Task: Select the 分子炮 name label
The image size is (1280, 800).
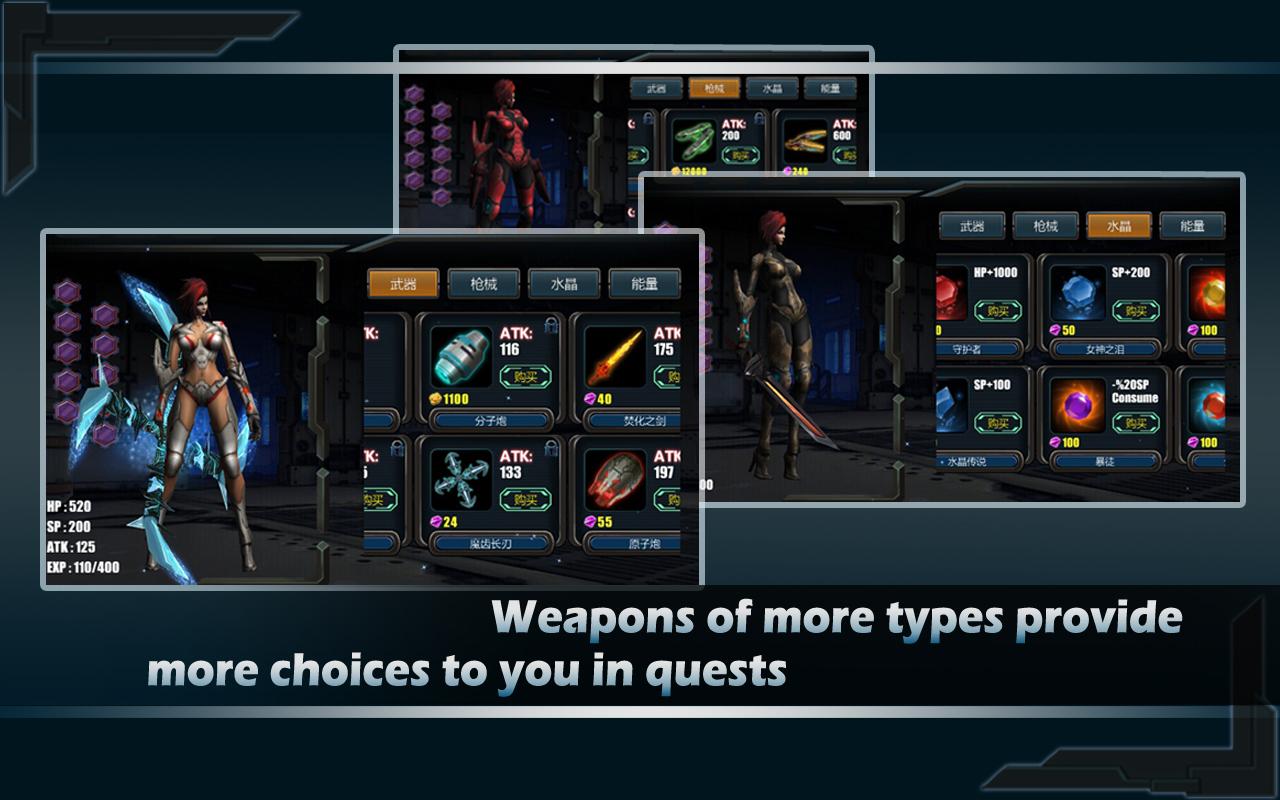Action: pos(491,421)
